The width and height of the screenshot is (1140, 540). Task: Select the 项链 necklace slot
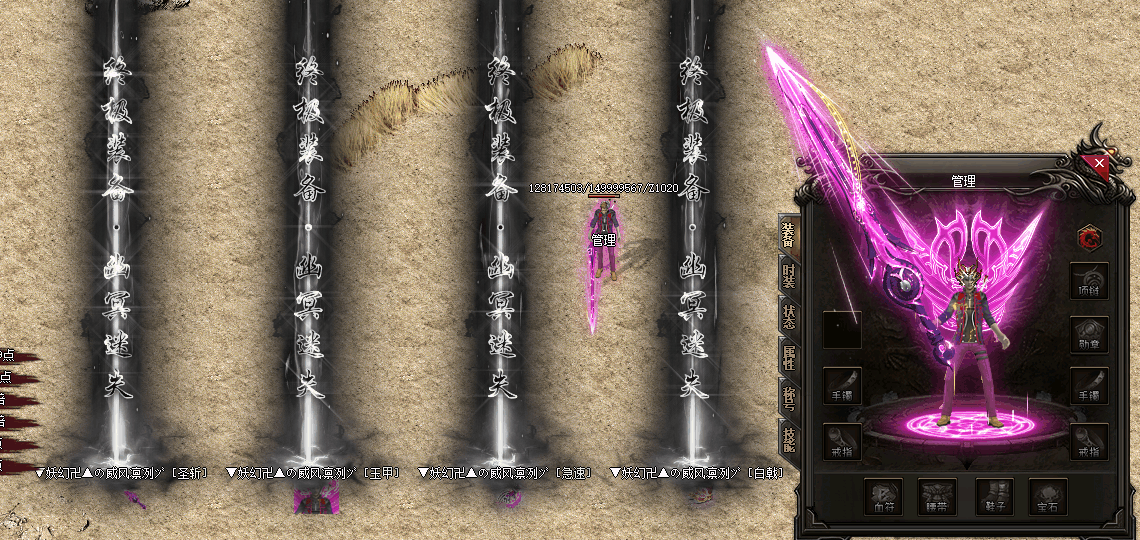point(1089,282)
